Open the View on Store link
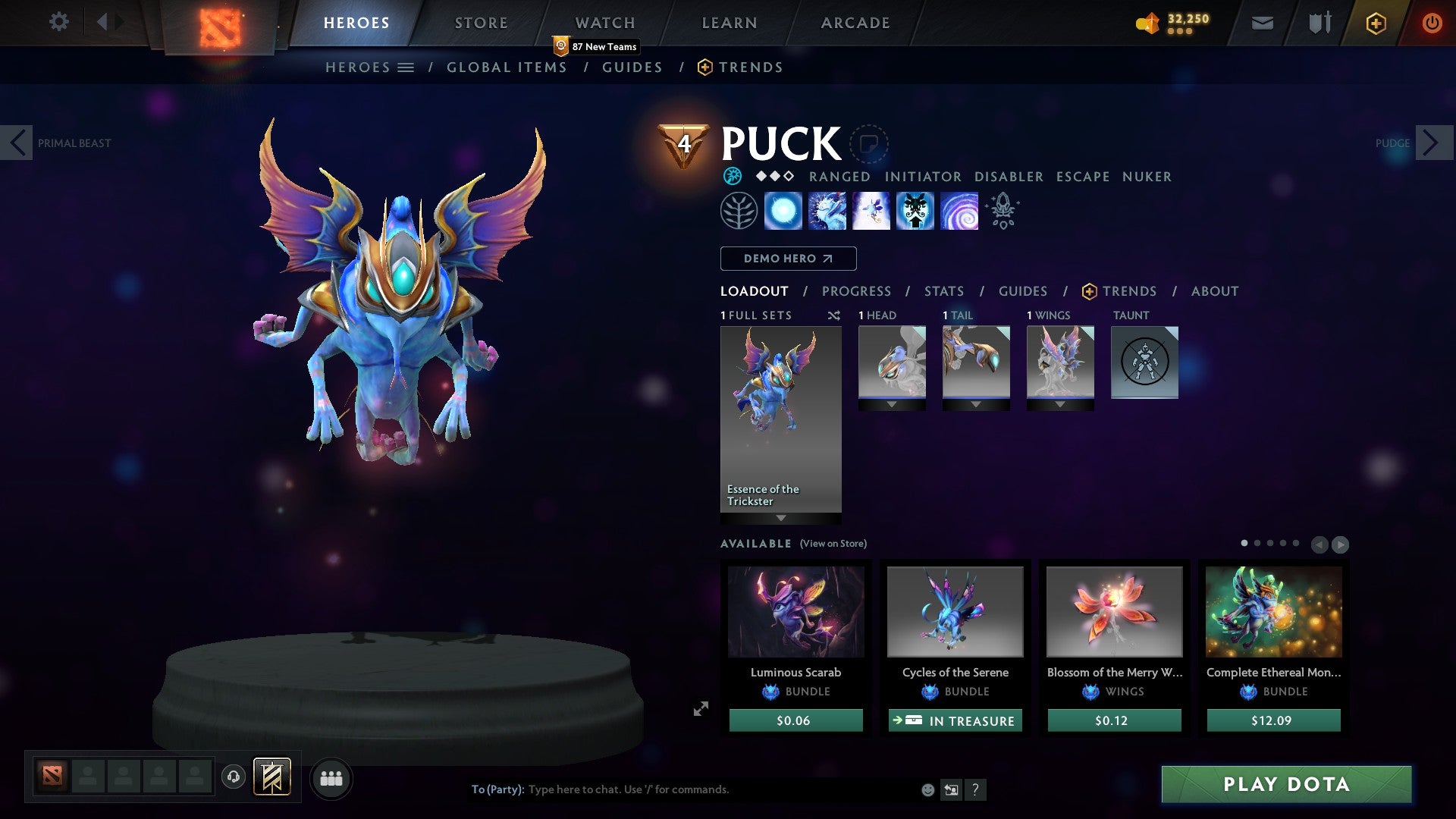The image size is (1456, 819). click(x=832, y=544)
